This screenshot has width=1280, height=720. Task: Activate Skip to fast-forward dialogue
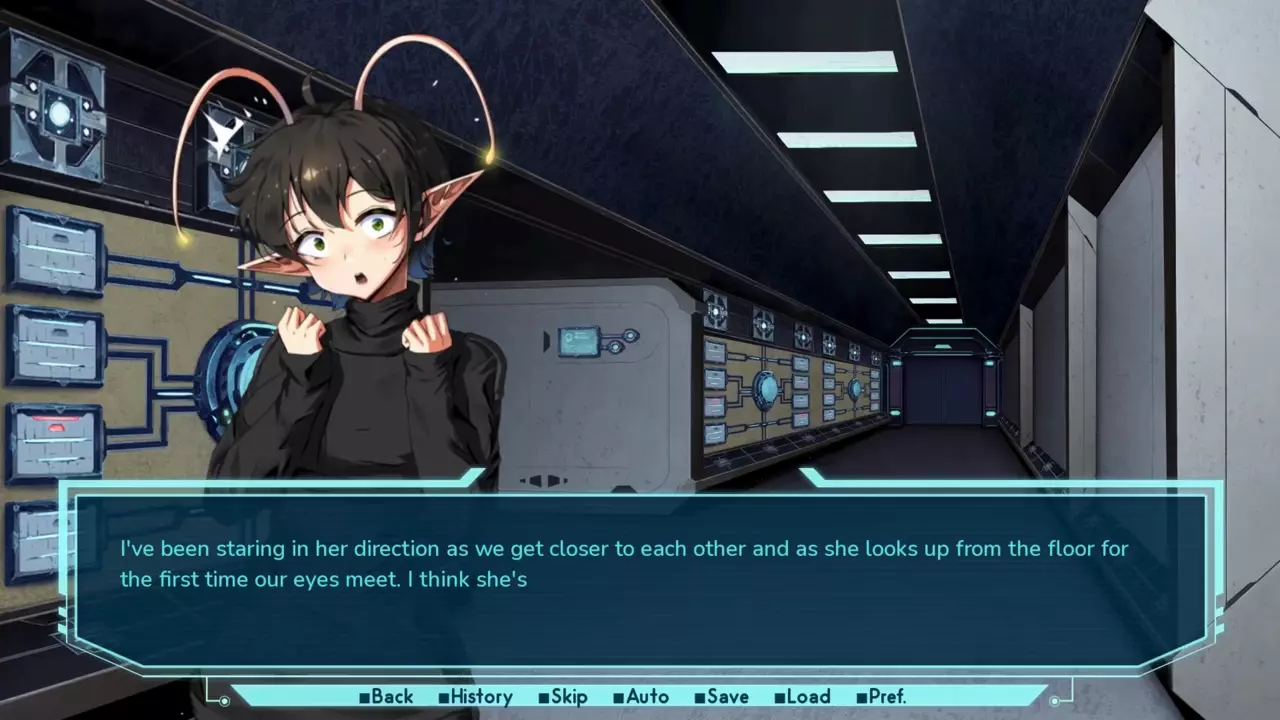coord(563,697)
